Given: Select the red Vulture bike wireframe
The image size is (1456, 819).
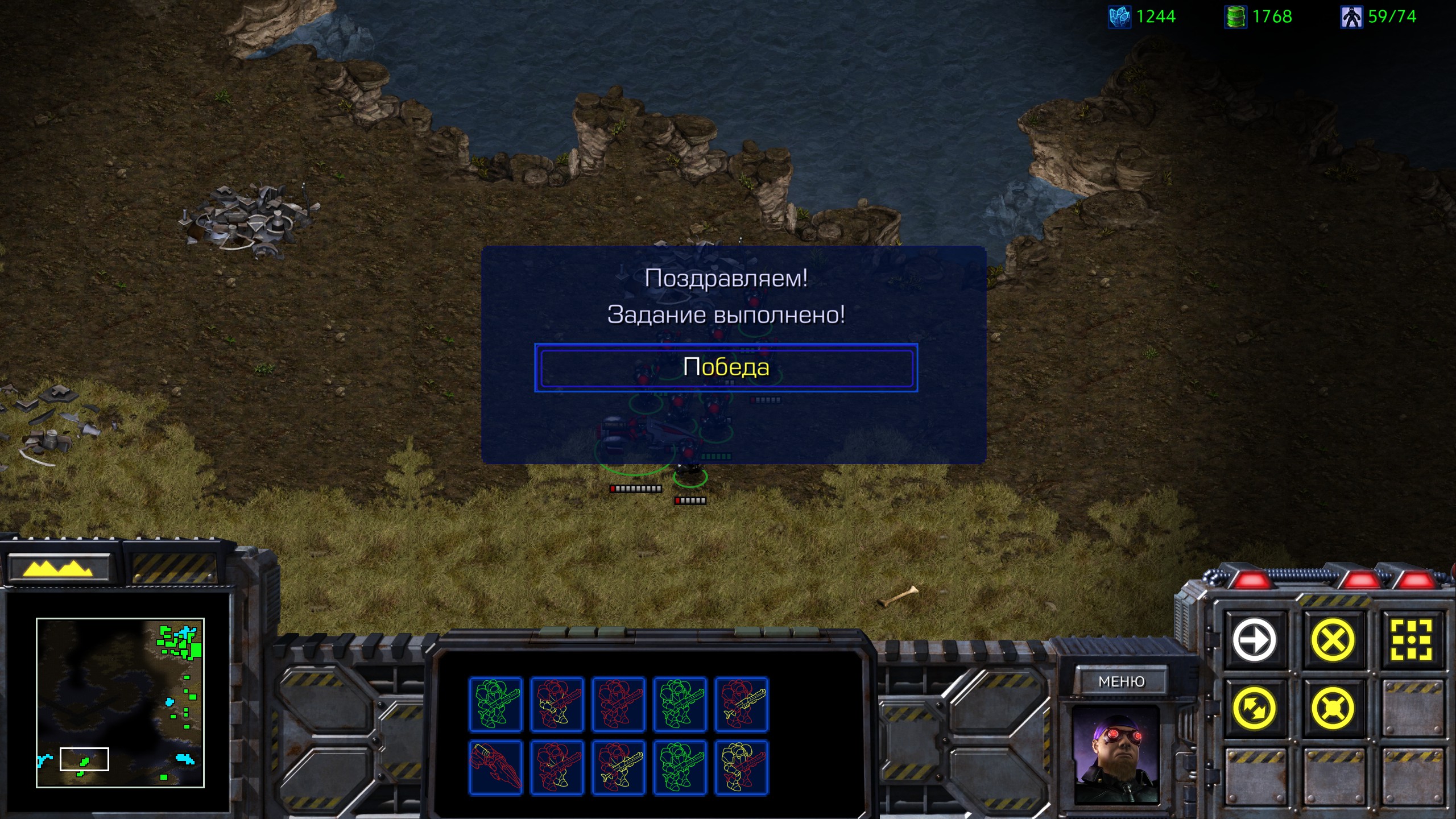Looking at the screenshot, I should point(495,767).
